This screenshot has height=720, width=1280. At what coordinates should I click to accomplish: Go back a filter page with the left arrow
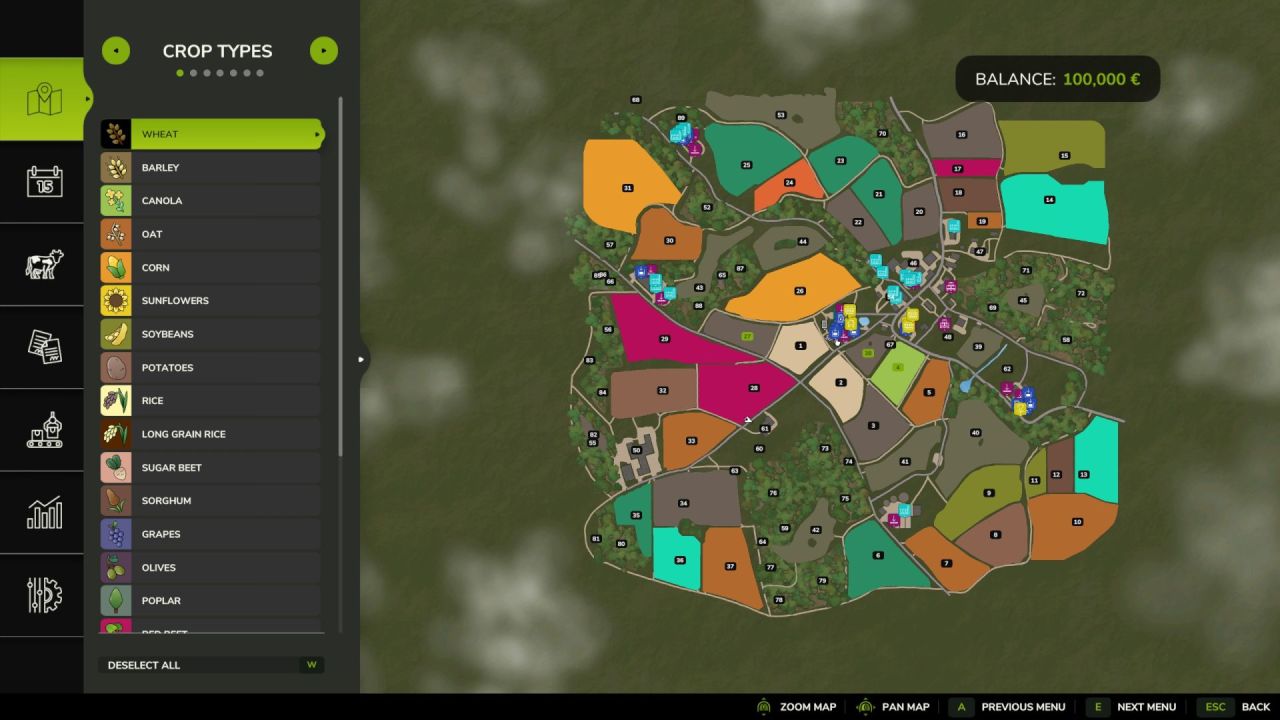[x=115, y=50]
